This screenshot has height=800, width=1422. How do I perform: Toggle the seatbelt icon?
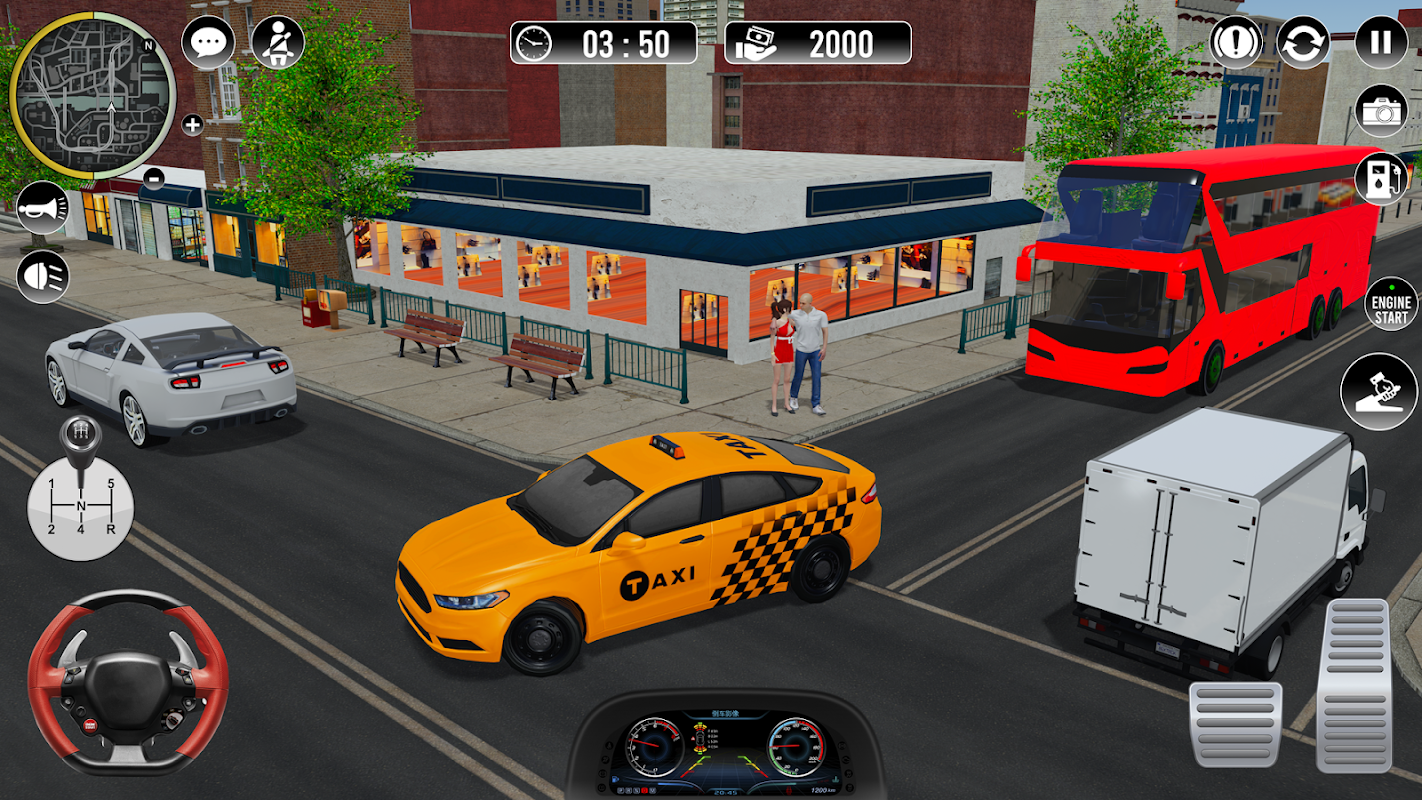click(277, 43)
